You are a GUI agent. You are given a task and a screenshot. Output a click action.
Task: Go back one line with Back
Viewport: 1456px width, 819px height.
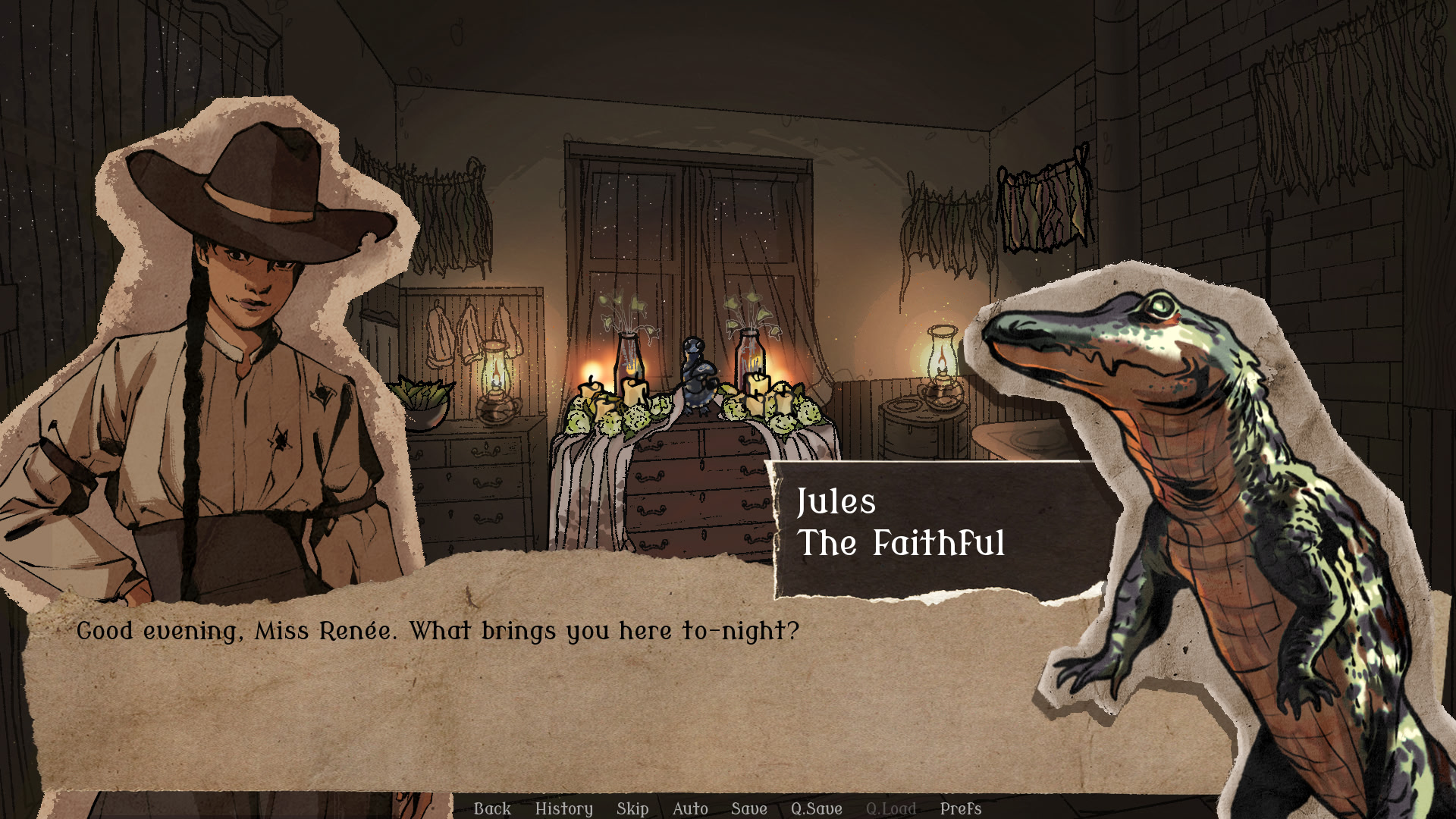click(x=492, y=808)
